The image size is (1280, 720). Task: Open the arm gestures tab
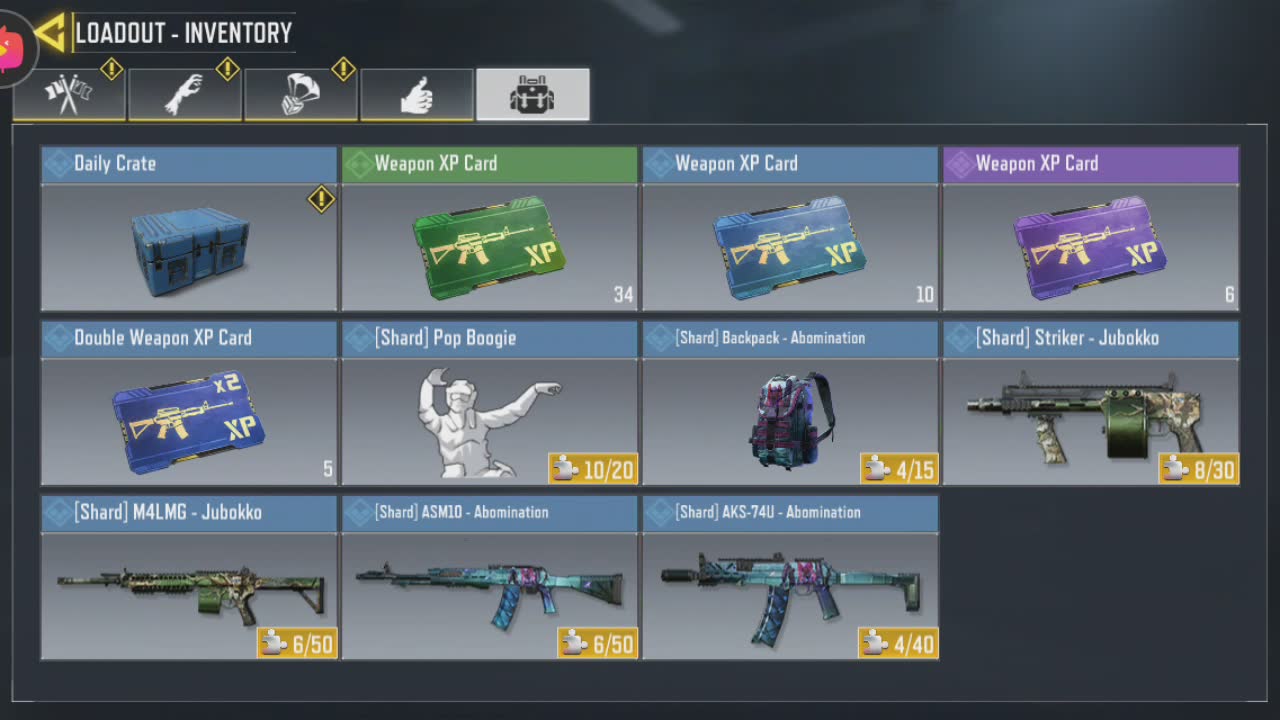(185, 95)
